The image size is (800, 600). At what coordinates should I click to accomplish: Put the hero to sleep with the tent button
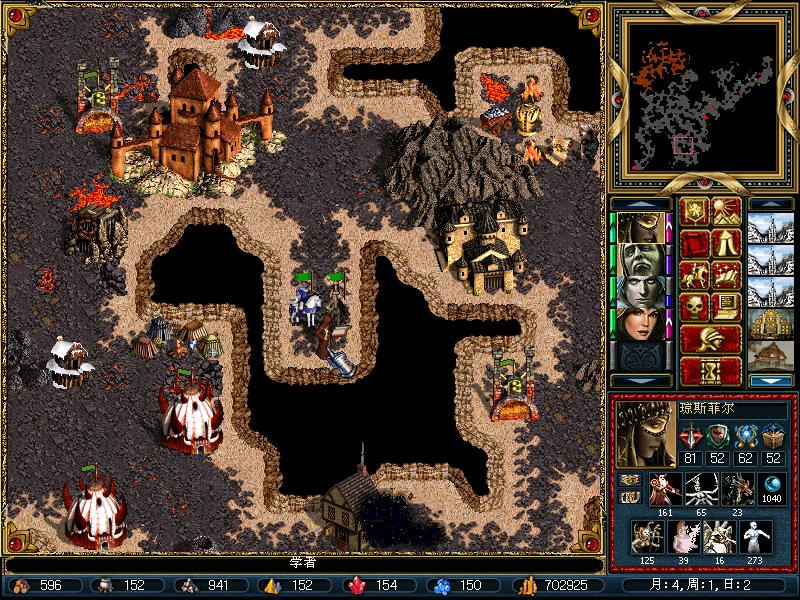727,243
